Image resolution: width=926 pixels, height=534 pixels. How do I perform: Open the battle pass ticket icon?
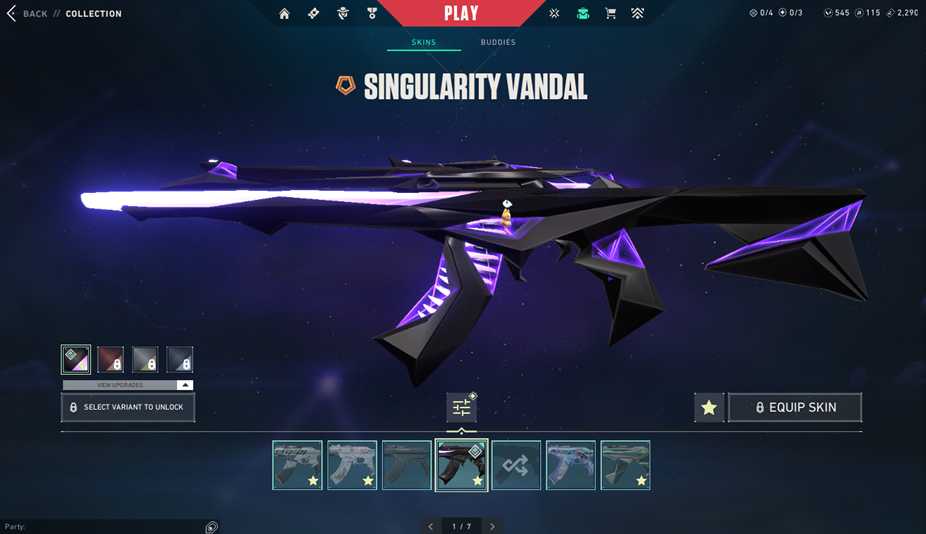tap(314, 14)
